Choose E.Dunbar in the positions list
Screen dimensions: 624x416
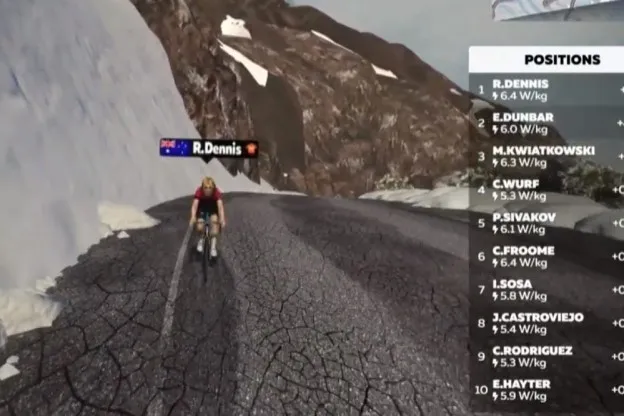point(545,123)
